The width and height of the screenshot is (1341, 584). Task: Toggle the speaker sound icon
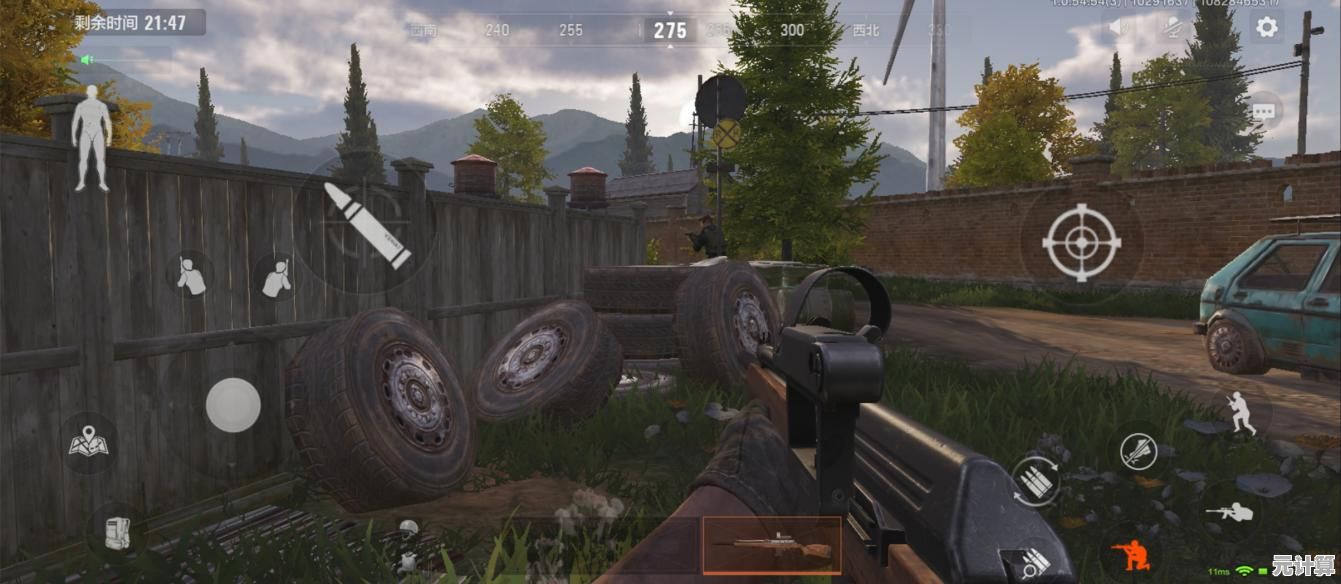[x=1118, y=27]
